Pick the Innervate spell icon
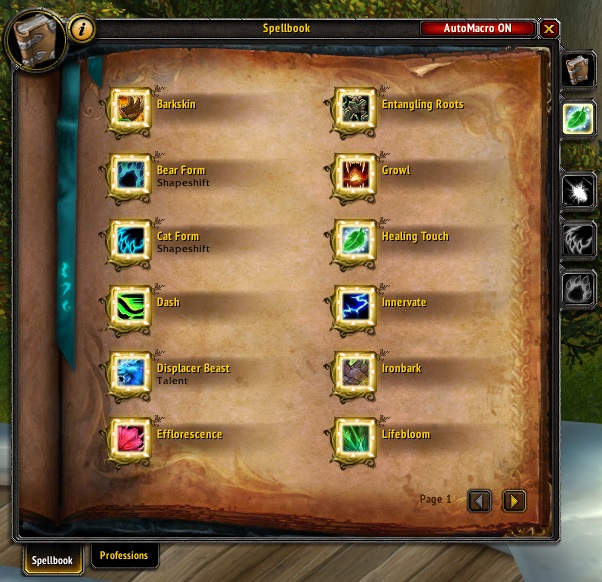This screenshot has height=582, width=602. 355,309
